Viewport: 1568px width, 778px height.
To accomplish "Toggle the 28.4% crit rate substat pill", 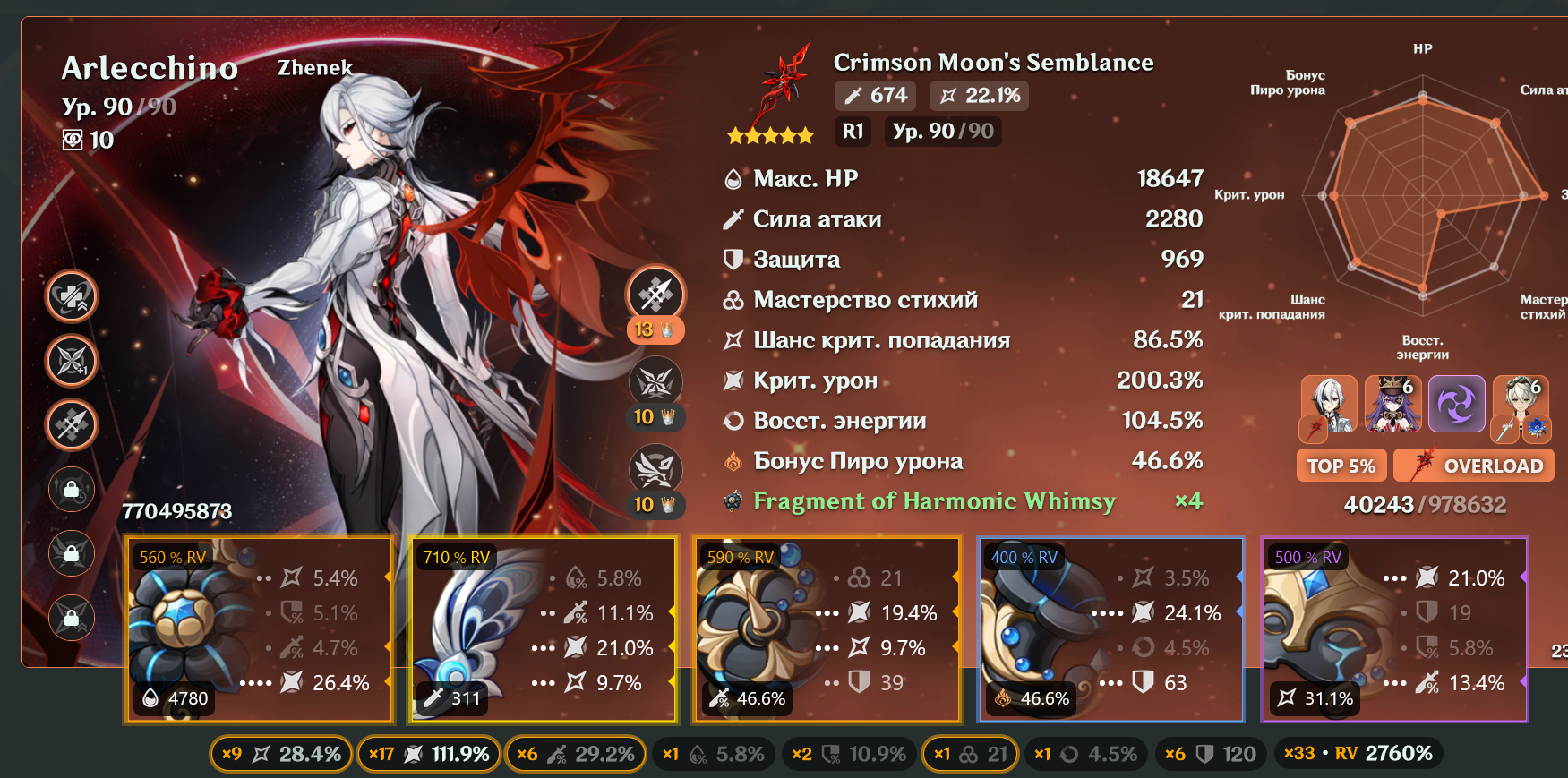I will [x=281, y=754].
